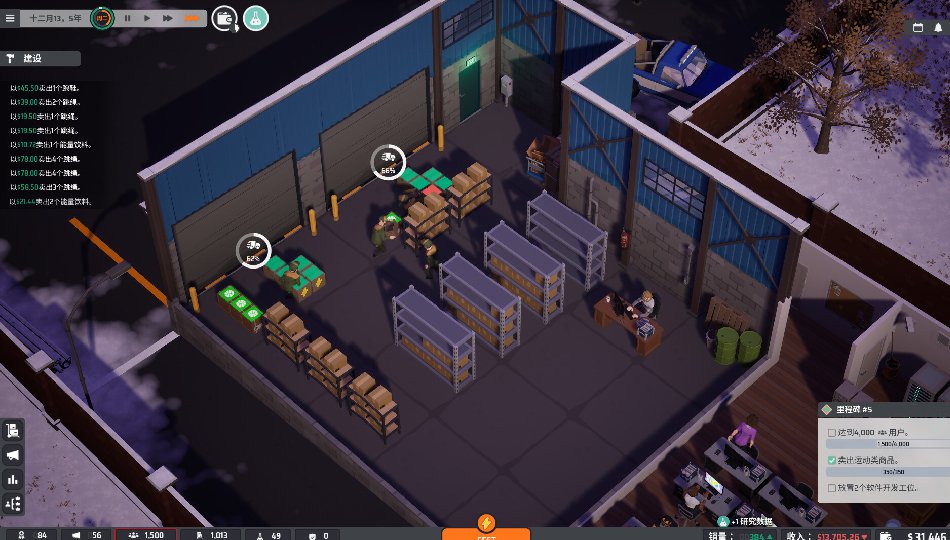This screenshot has width=950, height=540.
Task: Open the 建设 build panel
Action: 40,59
